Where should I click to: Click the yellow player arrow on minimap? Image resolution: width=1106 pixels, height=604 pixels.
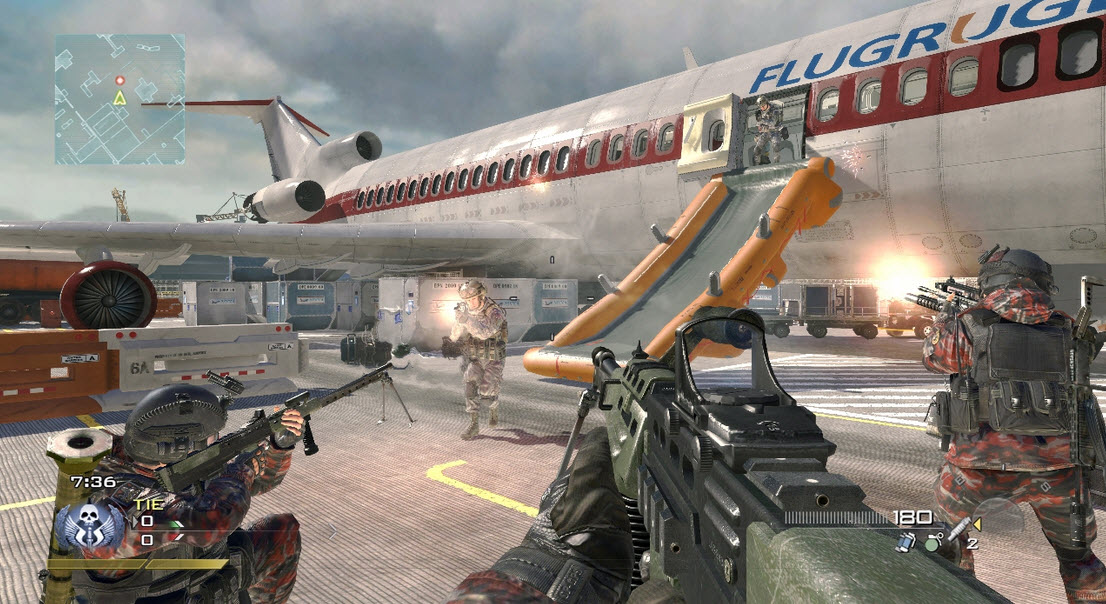point(120,98)
